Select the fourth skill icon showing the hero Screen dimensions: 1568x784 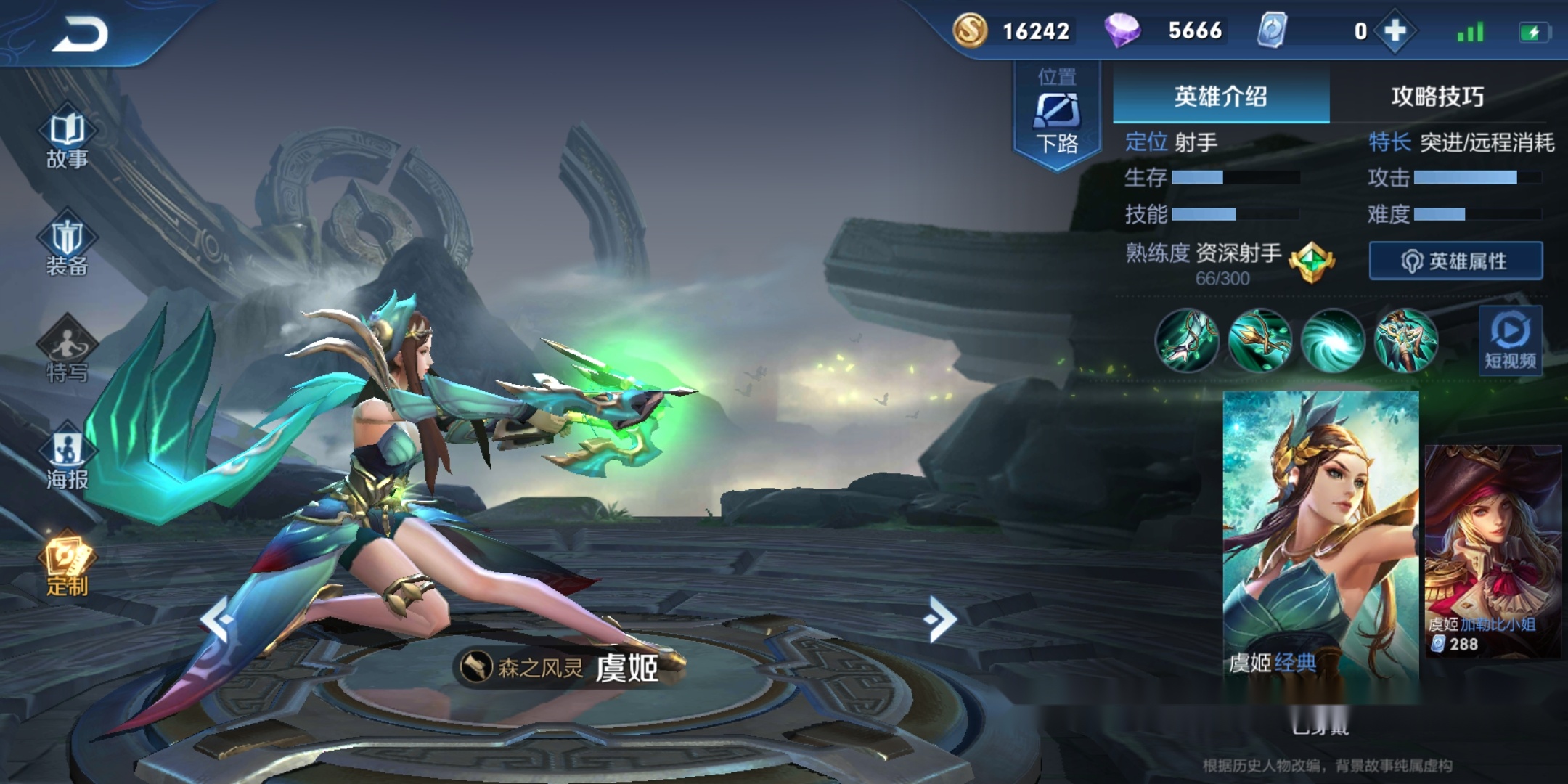1406,340
